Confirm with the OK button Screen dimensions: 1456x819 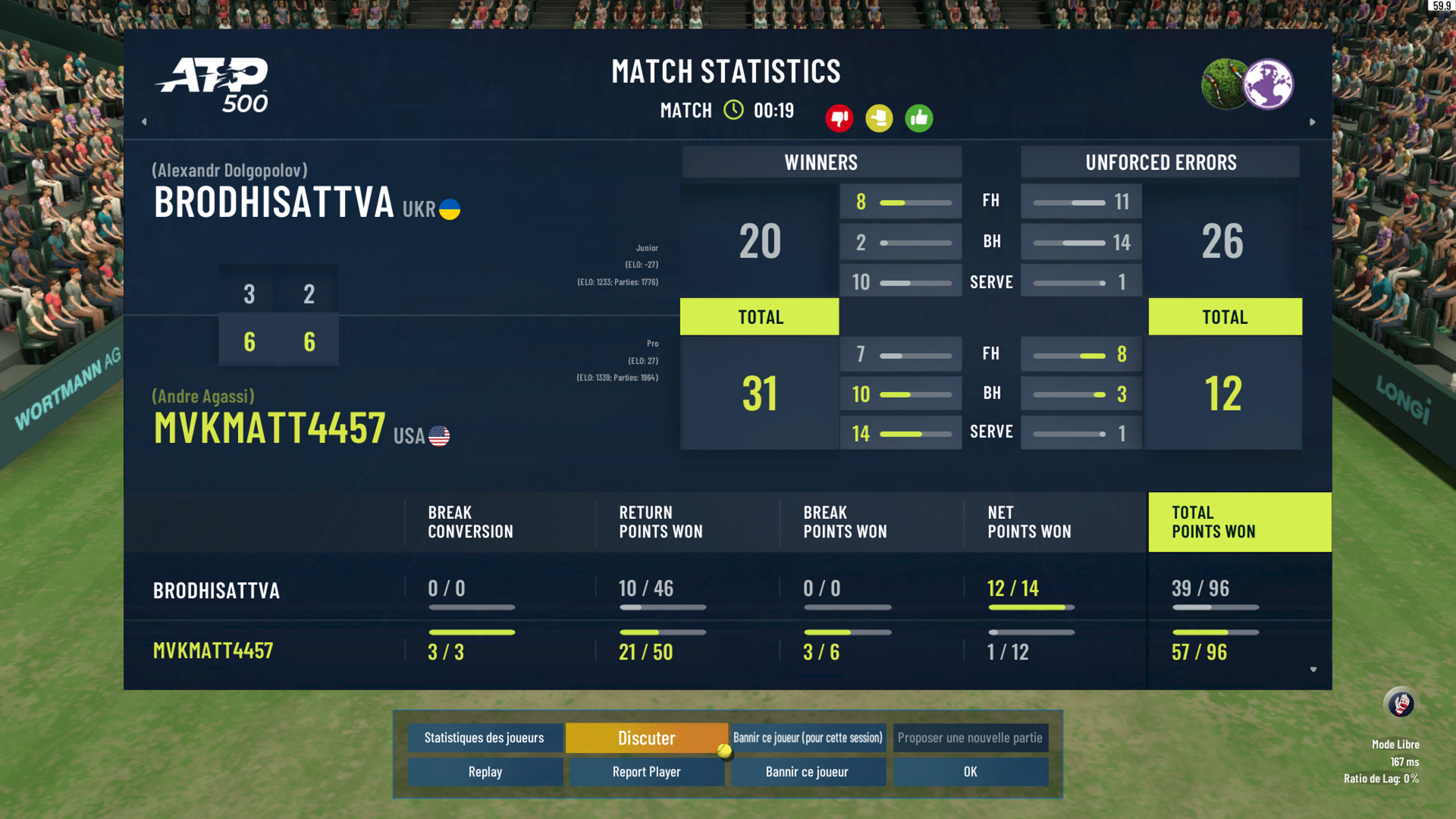pyautogui.click(x=970, y=772)
